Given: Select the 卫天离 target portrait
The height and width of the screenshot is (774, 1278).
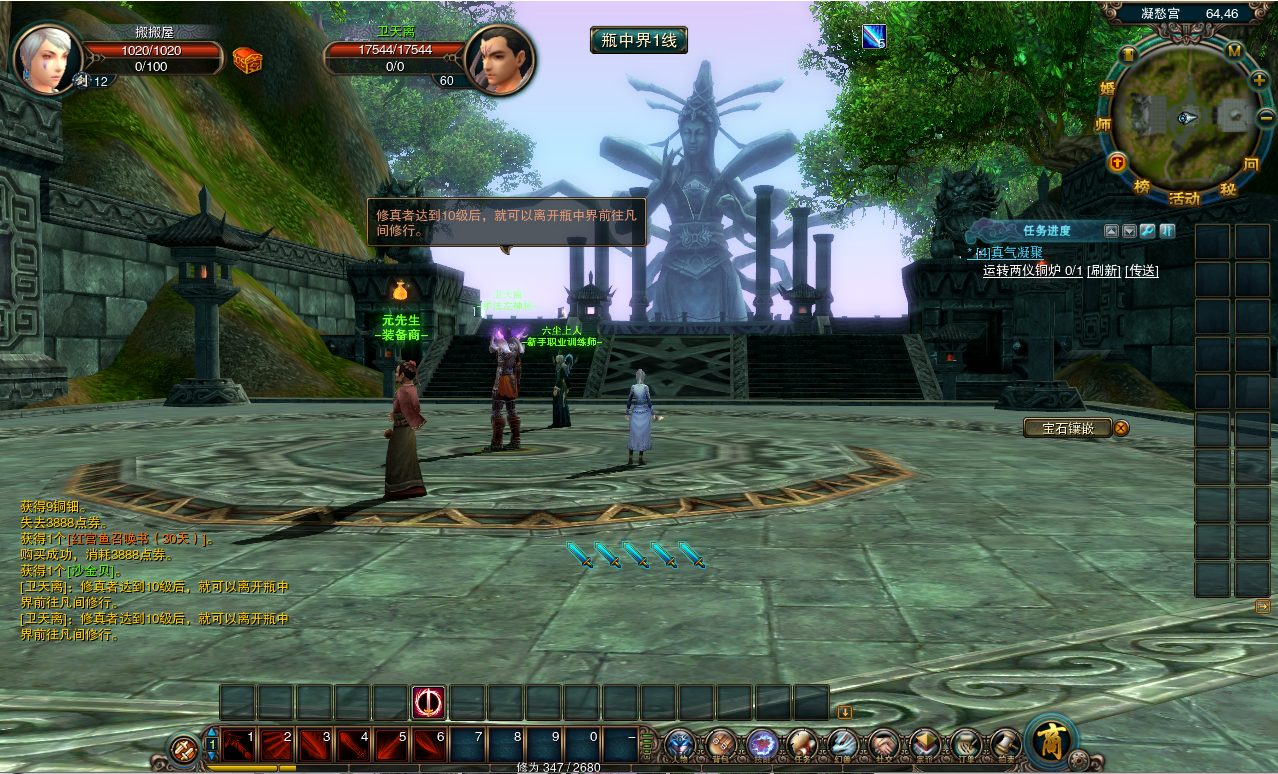Looking at the screenshot, I should click(x=499, y=60).
